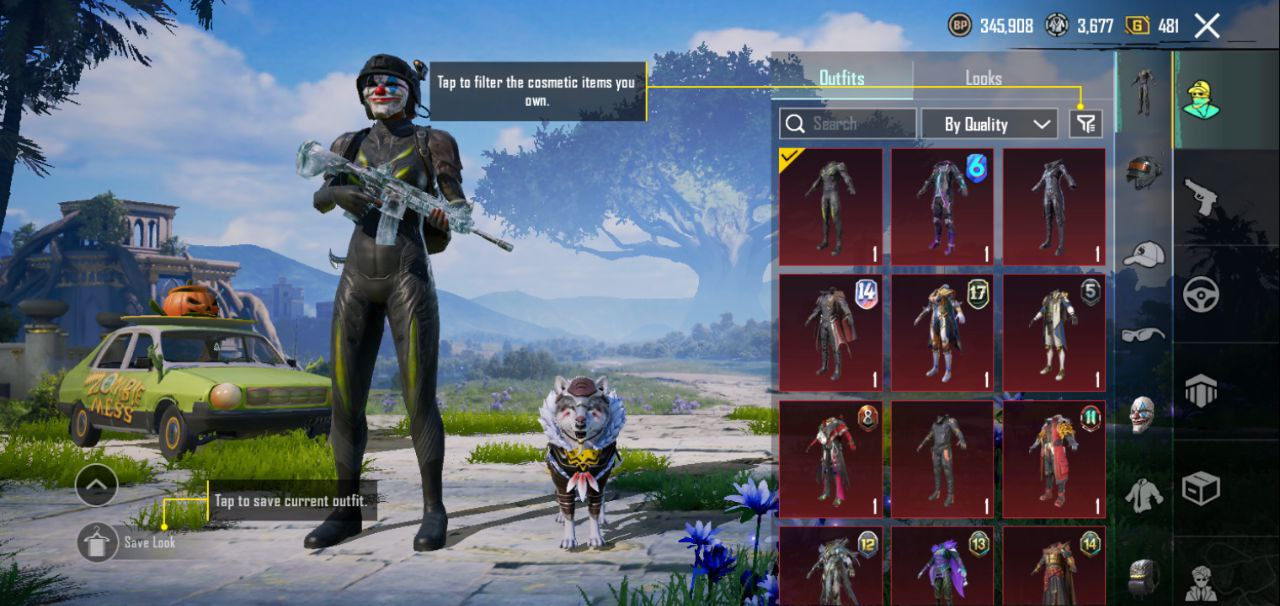Open the clown mask category

pyautogui.click(x=1143, y=414)
